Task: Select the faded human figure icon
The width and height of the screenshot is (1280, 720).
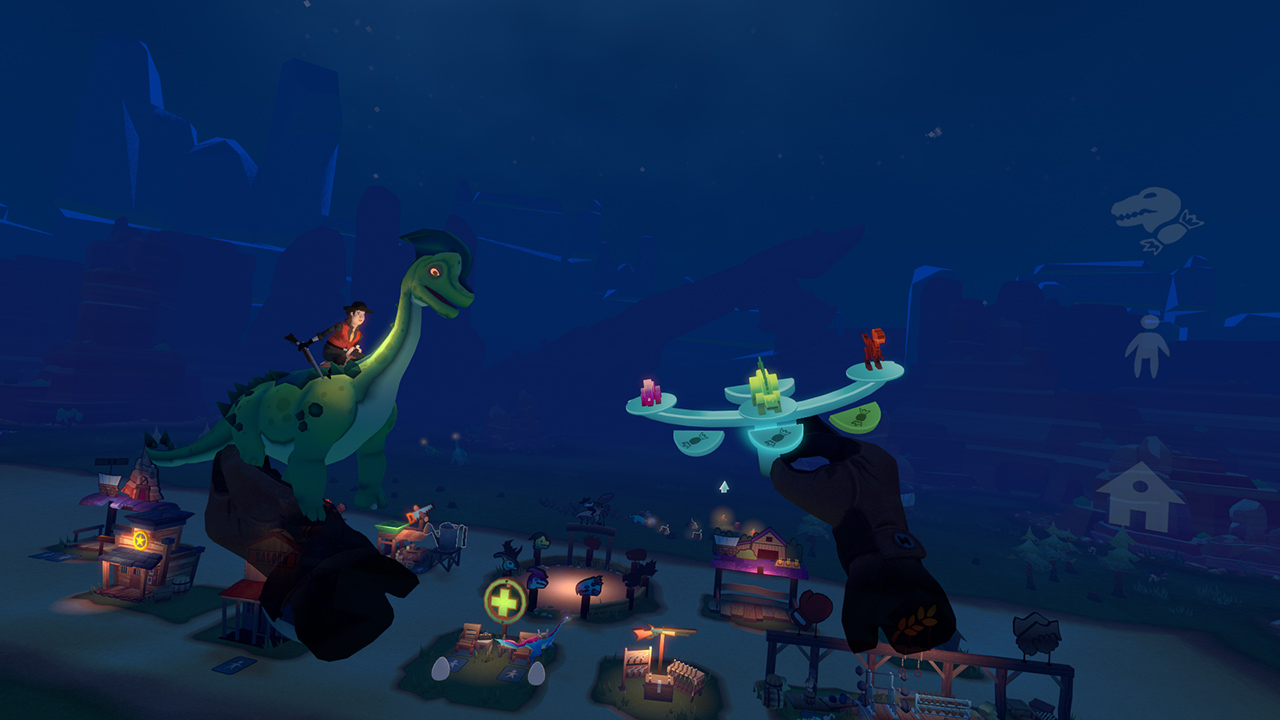Action: tap(1148, 345)
